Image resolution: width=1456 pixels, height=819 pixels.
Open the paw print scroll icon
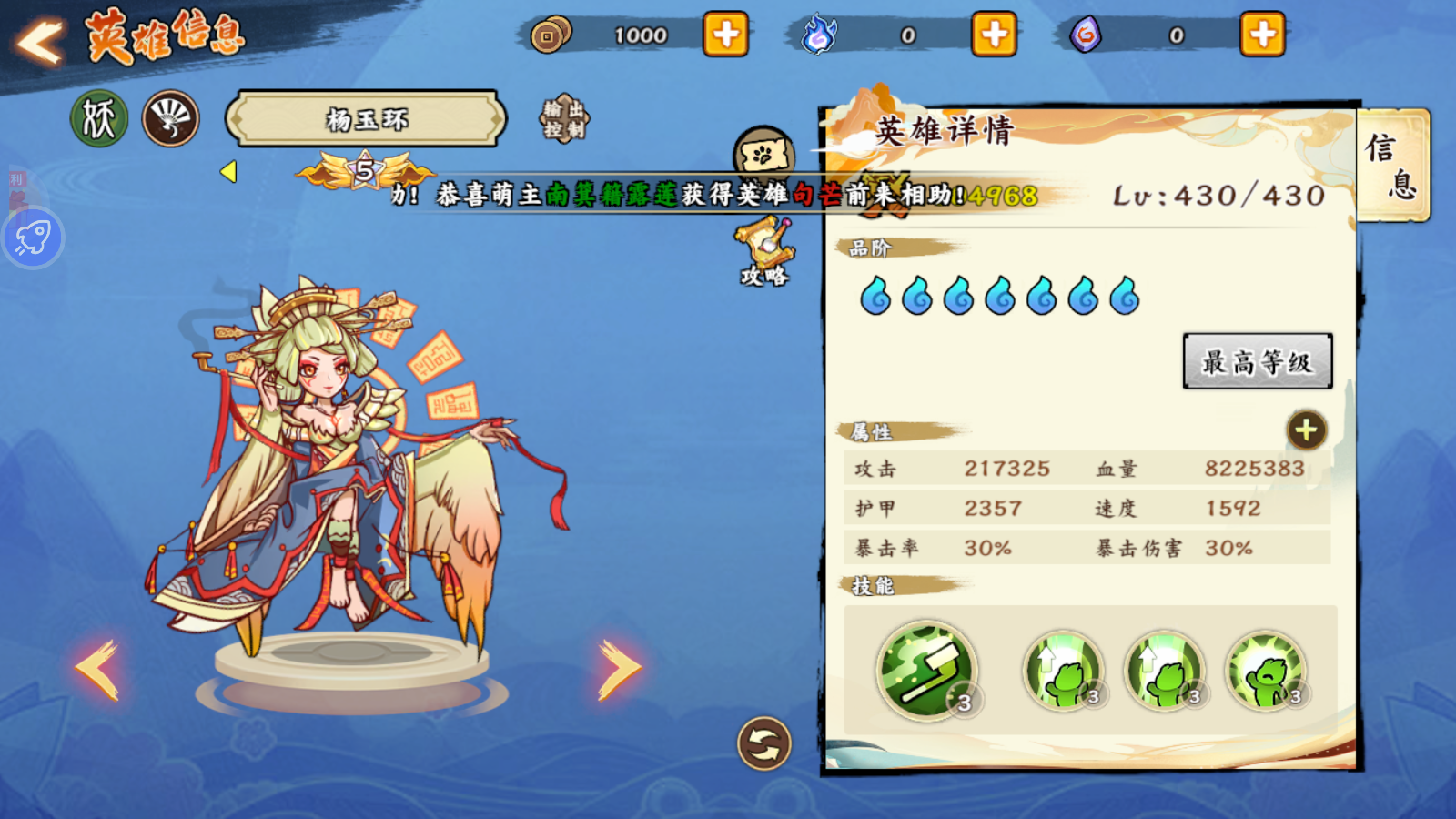pos(763,153)
